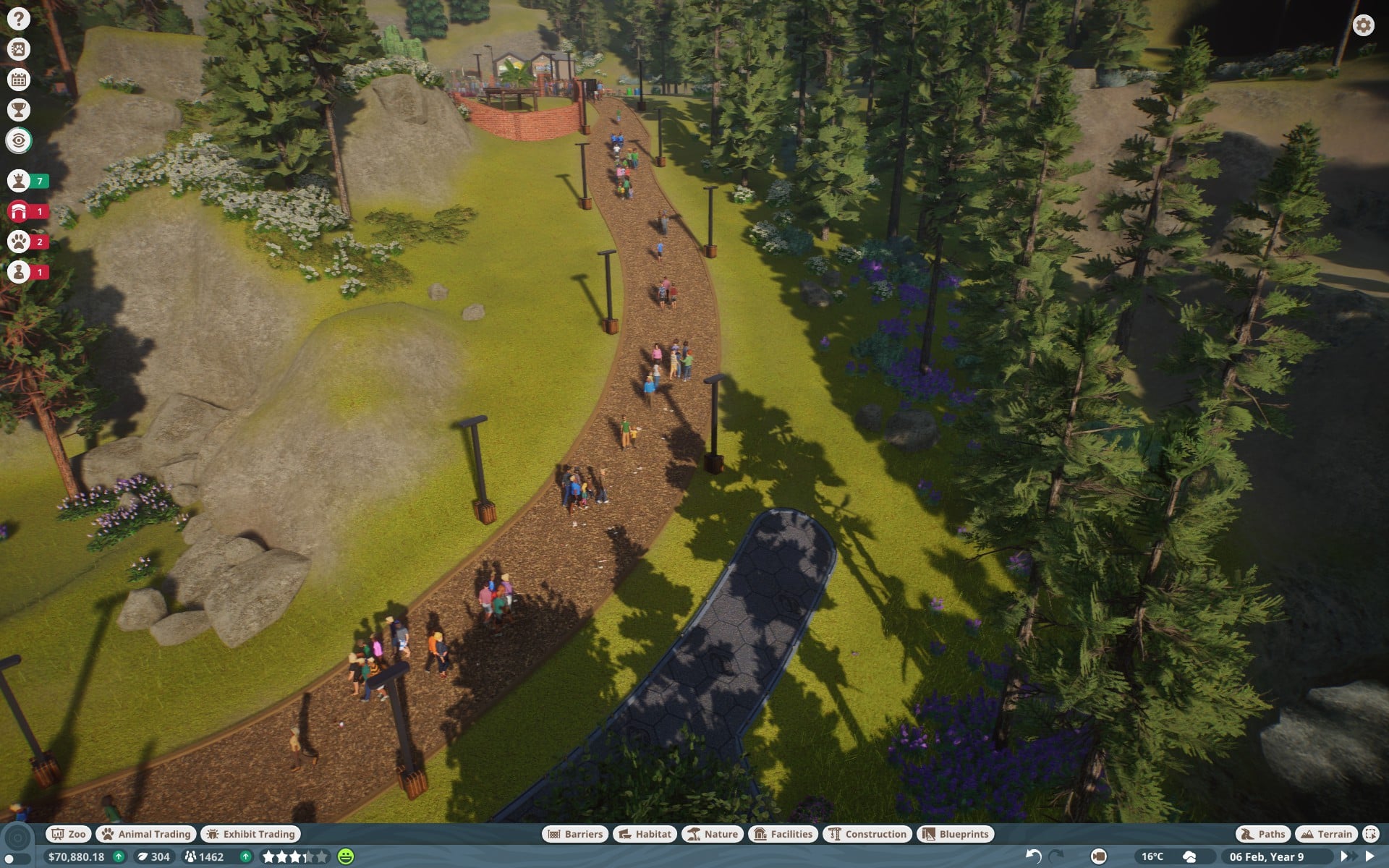Viewport: 1389px width, 868px height.
Task: Open the gear settings menu
Action: pyautogui.click(x=1363, y=26)
